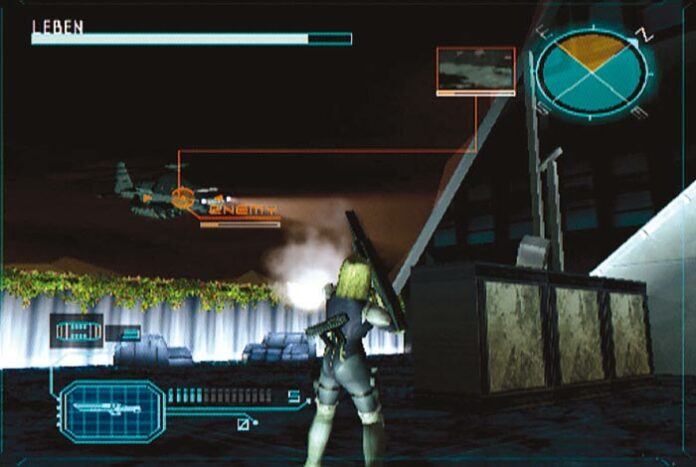
Task: Click the small slashed-square indicator icon
Action: 243,424
